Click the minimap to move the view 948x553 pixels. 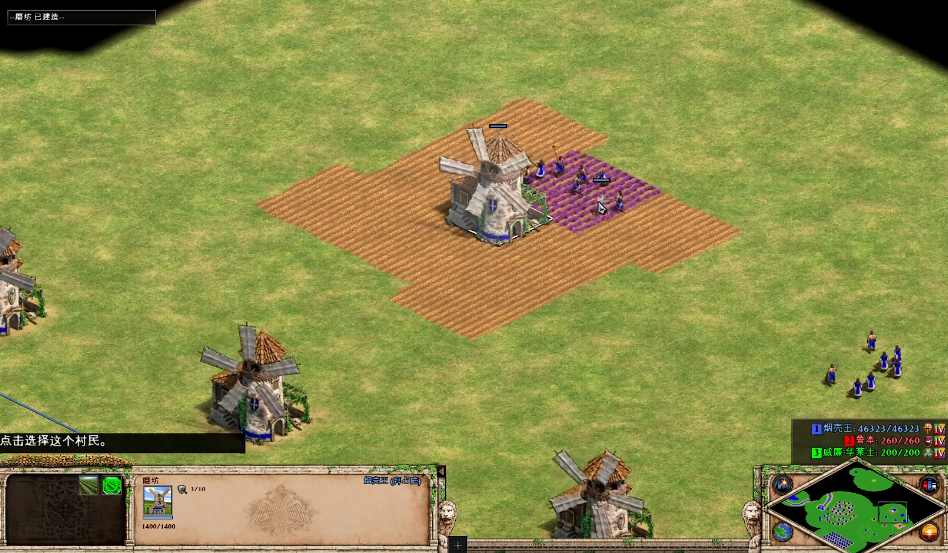858,512
